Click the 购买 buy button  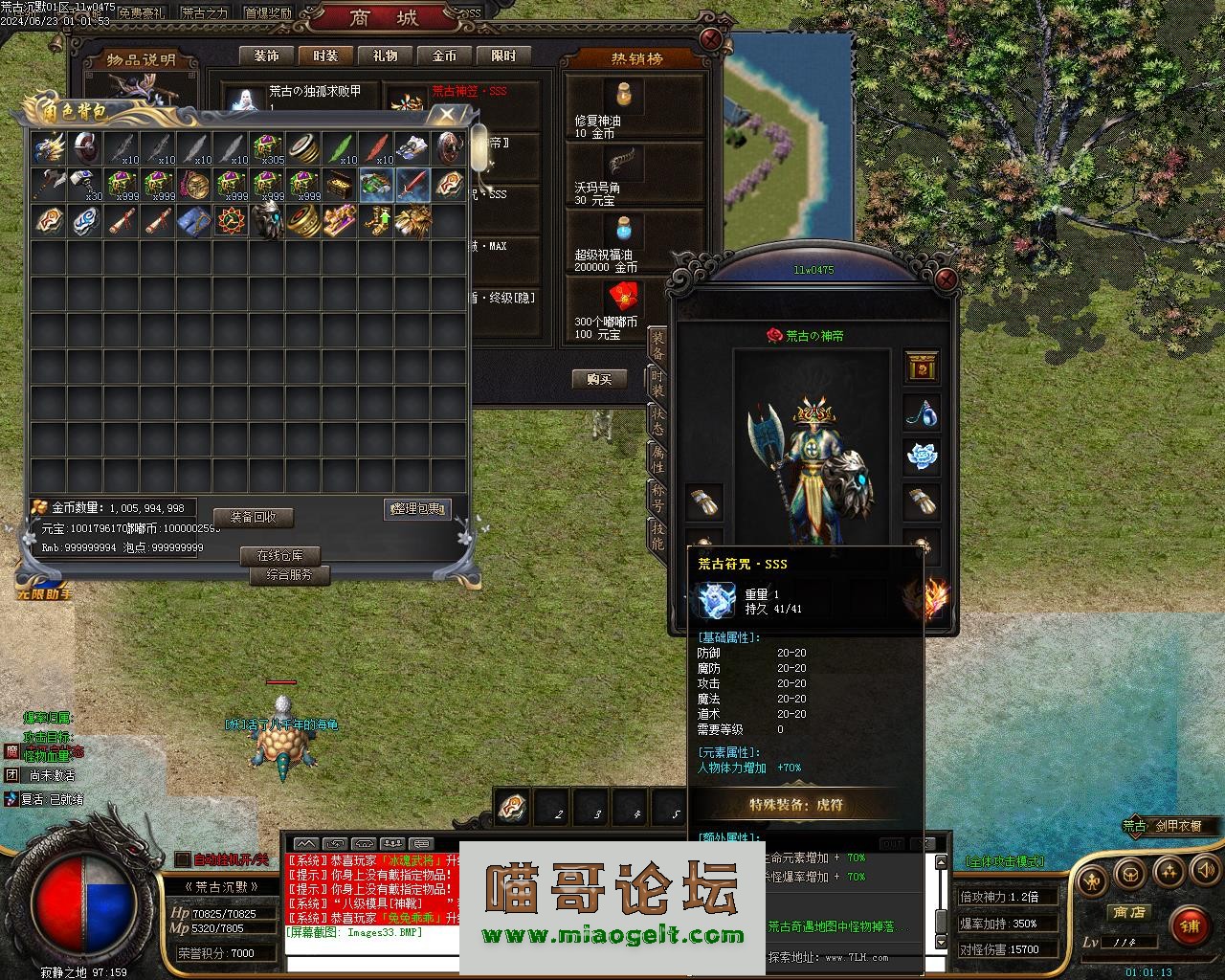click(x=599, y=379)
